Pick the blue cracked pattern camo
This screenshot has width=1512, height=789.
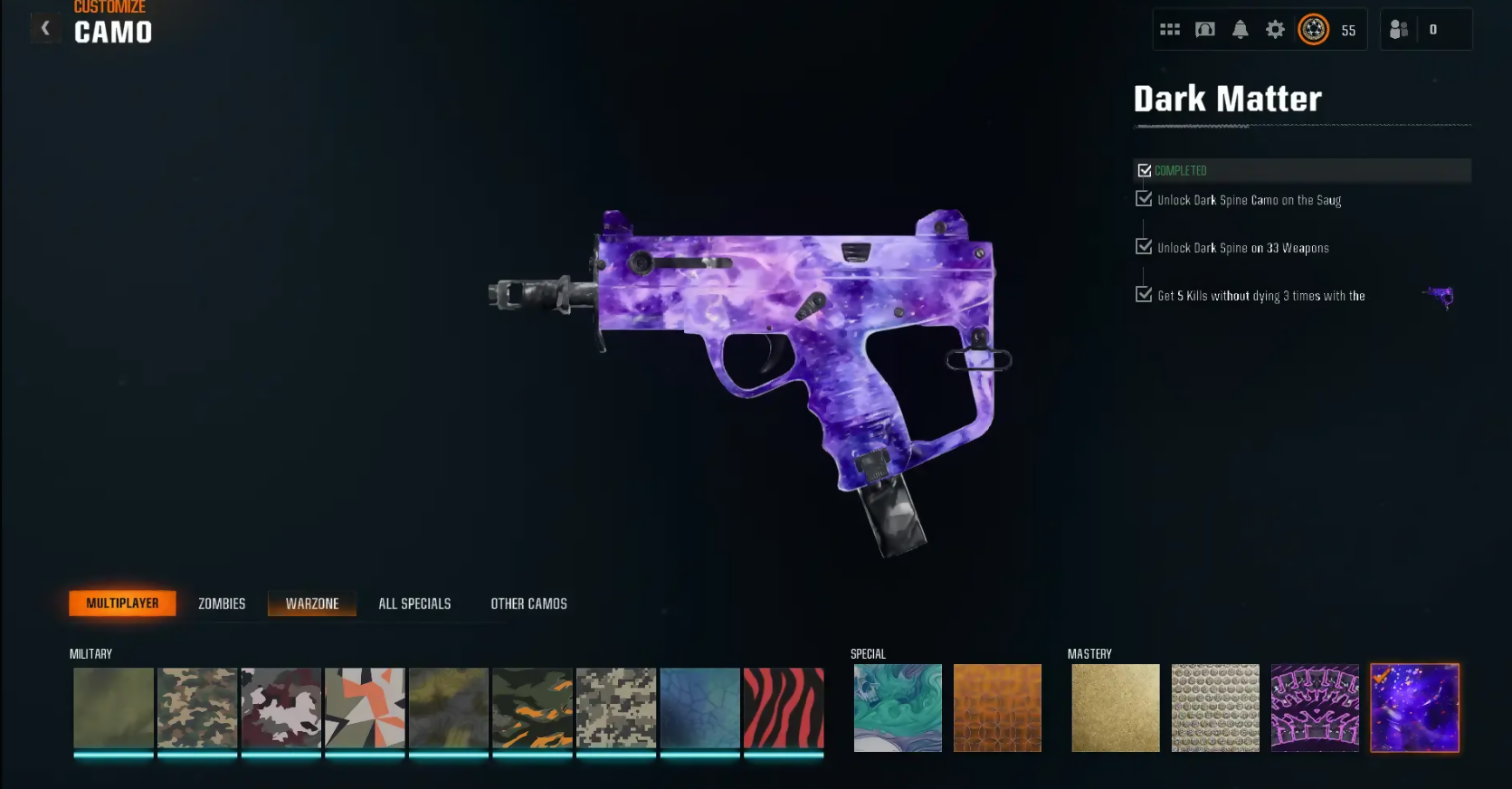click(699, 708)
